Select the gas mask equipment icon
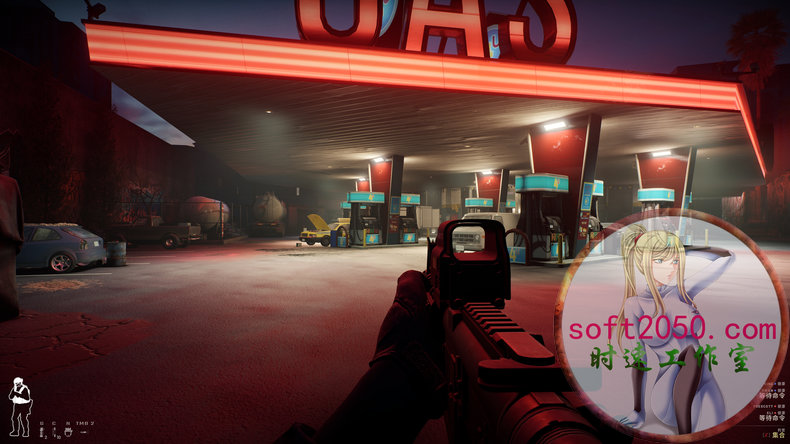 [70, 433]
